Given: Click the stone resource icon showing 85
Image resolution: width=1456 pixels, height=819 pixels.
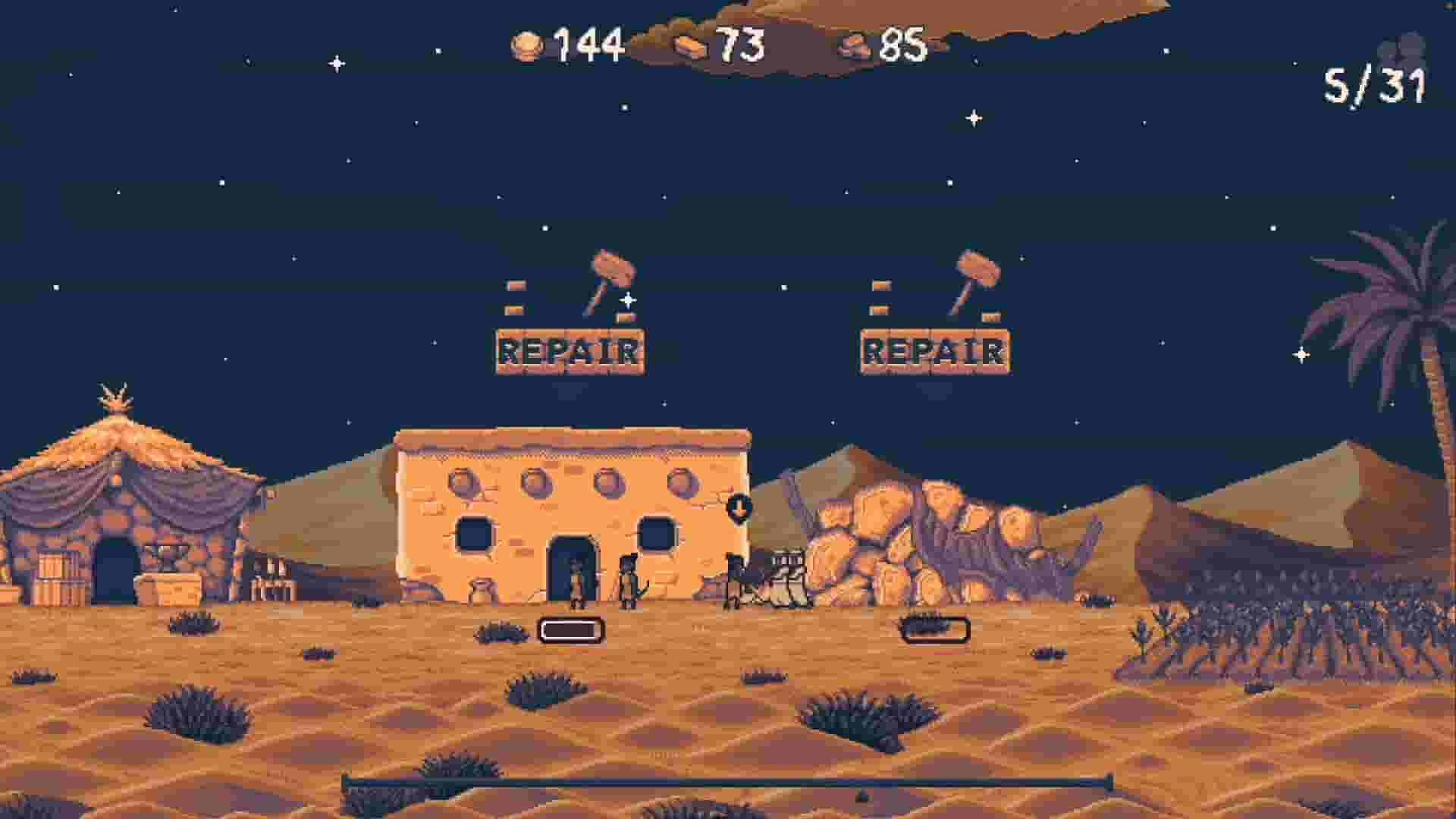Looking at the screenshot, I should point(855,47).
